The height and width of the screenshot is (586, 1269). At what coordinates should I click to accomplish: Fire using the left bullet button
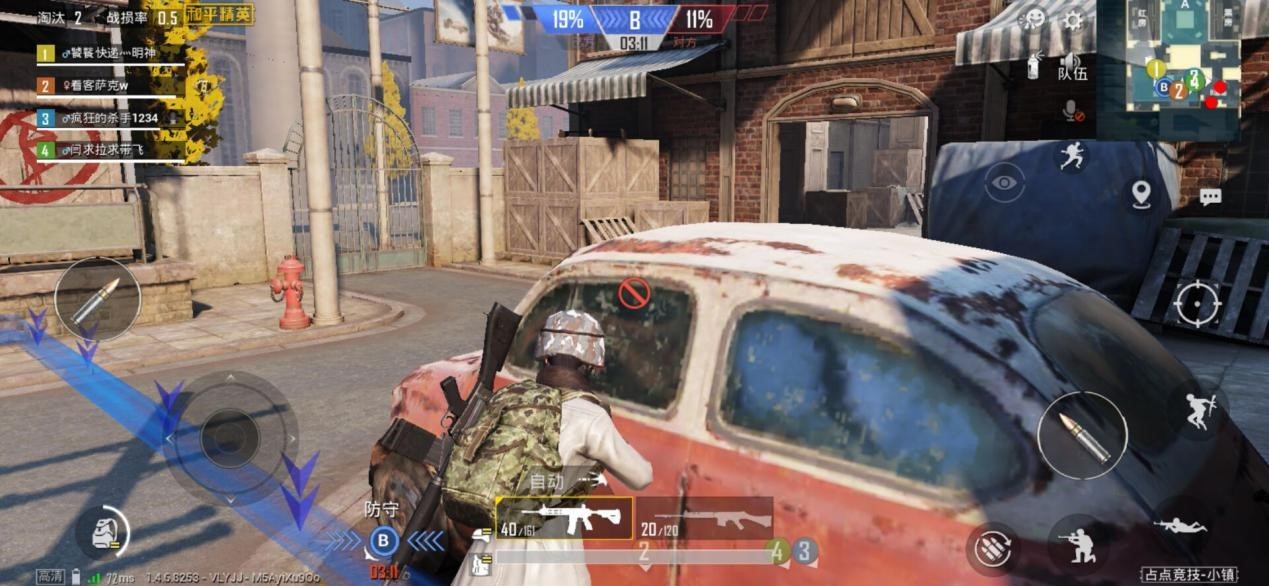(x=97, y=299)
